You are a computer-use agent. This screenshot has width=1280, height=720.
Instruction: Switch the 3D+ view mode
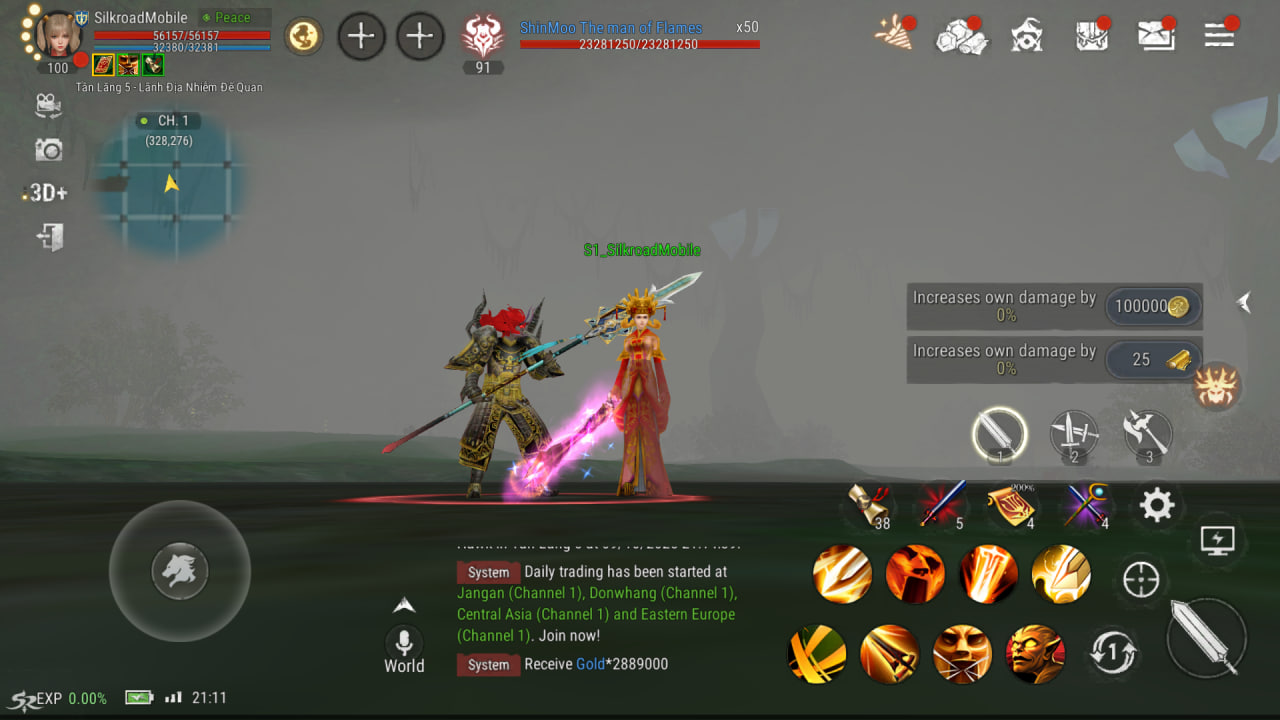[x=47, y=193]
